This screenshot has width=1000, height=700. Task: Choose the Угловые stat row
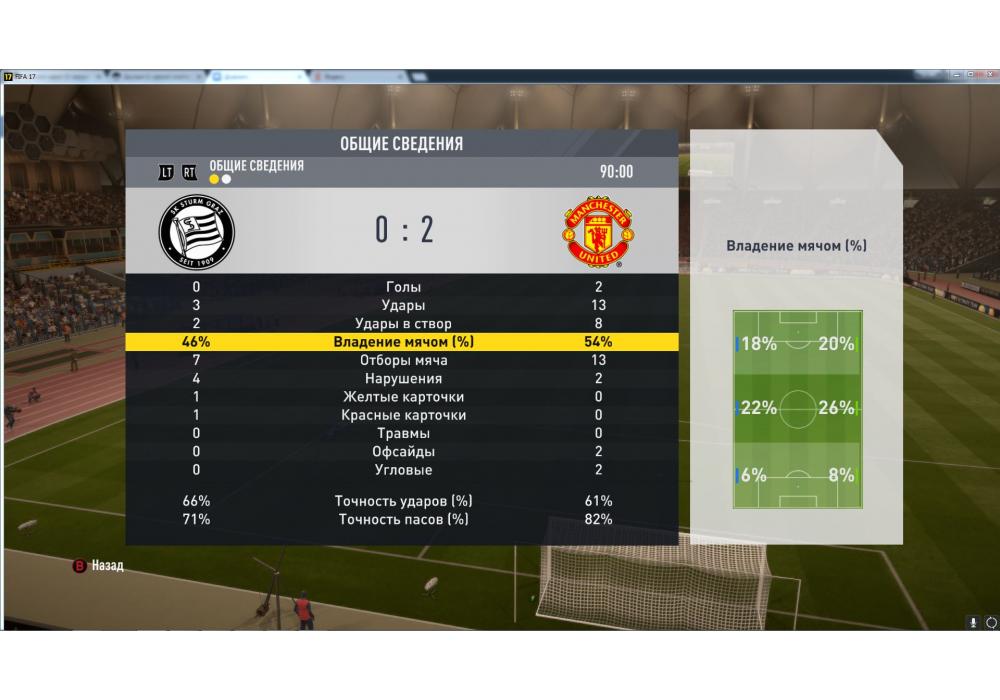pos(403,470)
